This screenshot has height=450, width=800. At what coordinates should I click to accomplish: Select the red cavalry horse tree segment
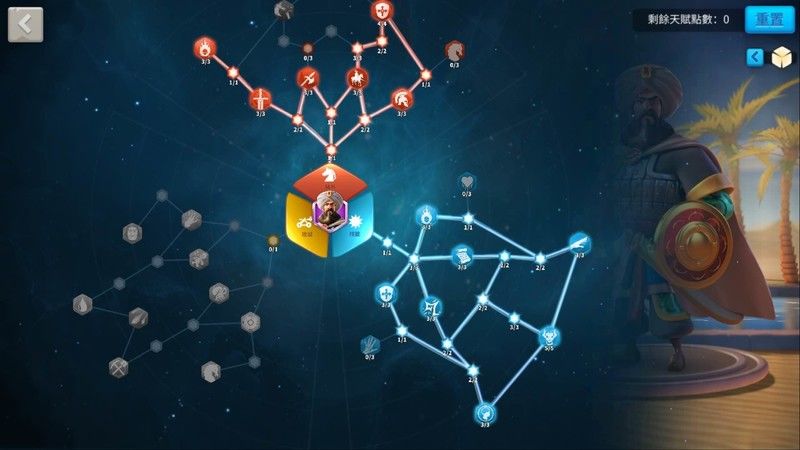pyautogui.click(x=330, y=175)
